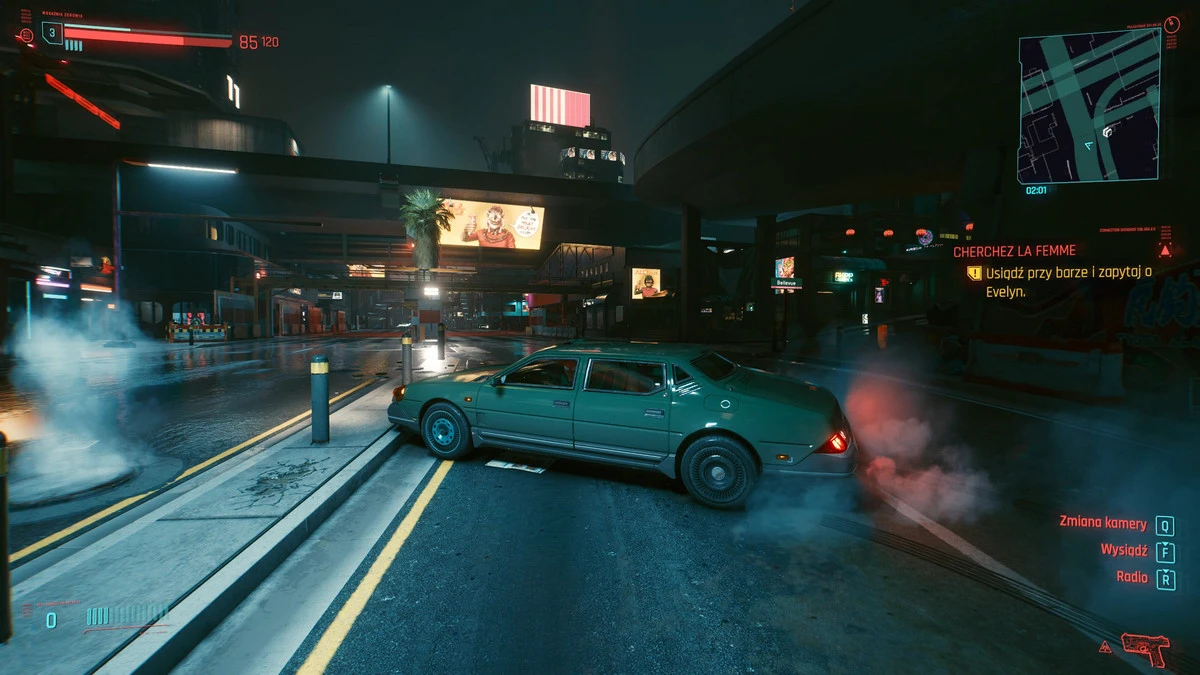Click the round red icon left of the level badge
The height and width of the screenshot is (675, 1200).
[x=25, y=35]
